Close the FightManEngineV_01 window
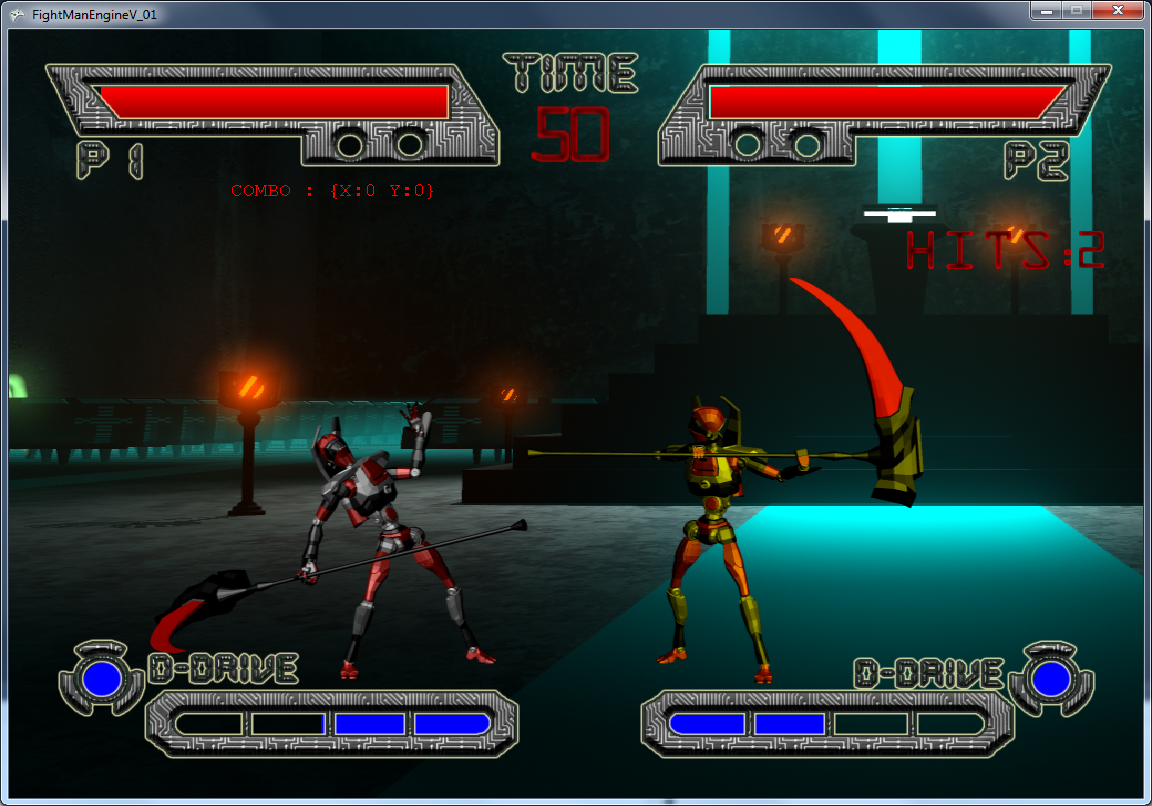1152x806 pixels. 1119,10
